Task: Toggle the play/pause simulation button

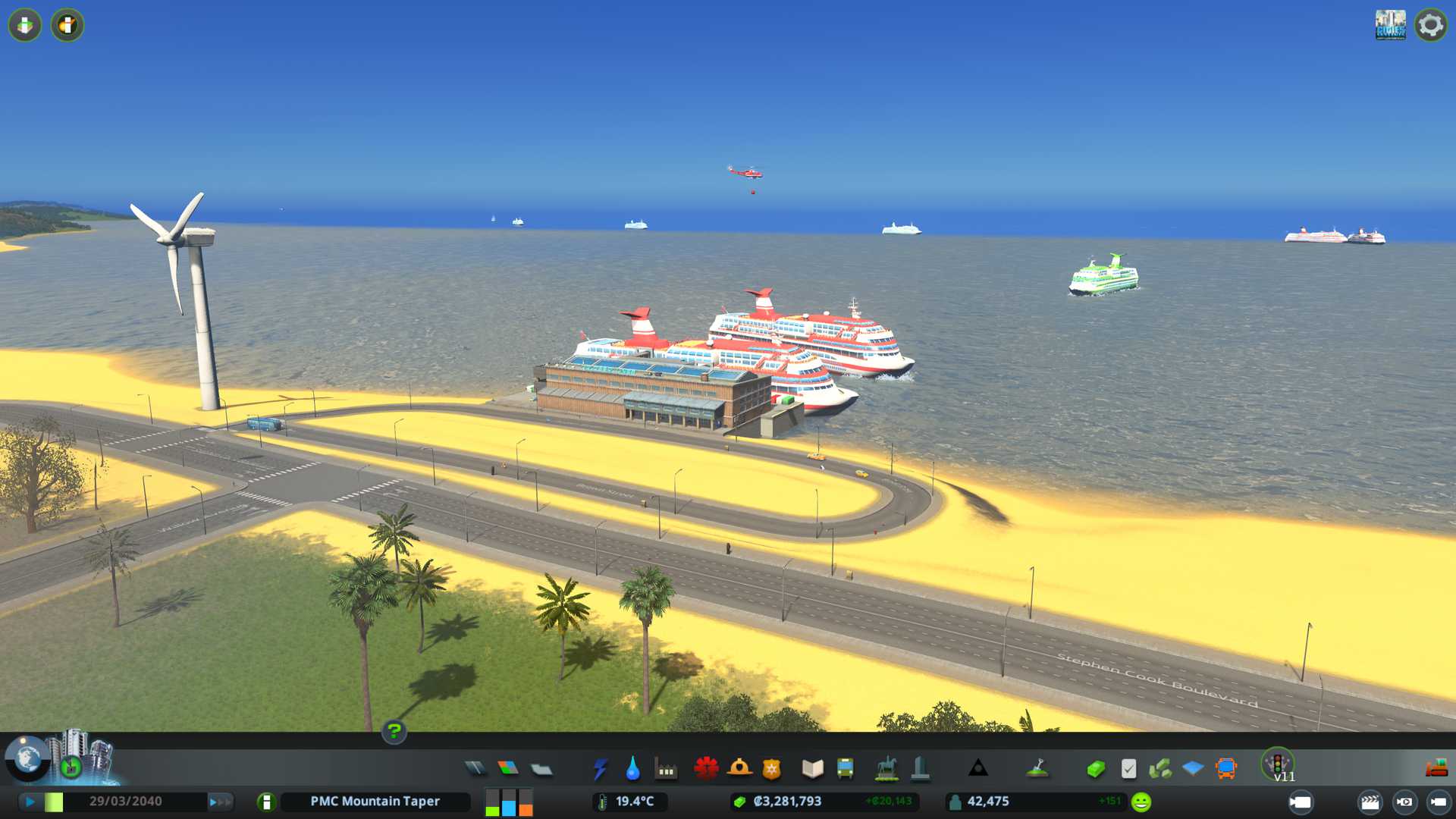Action: click(x=30, y=802)
